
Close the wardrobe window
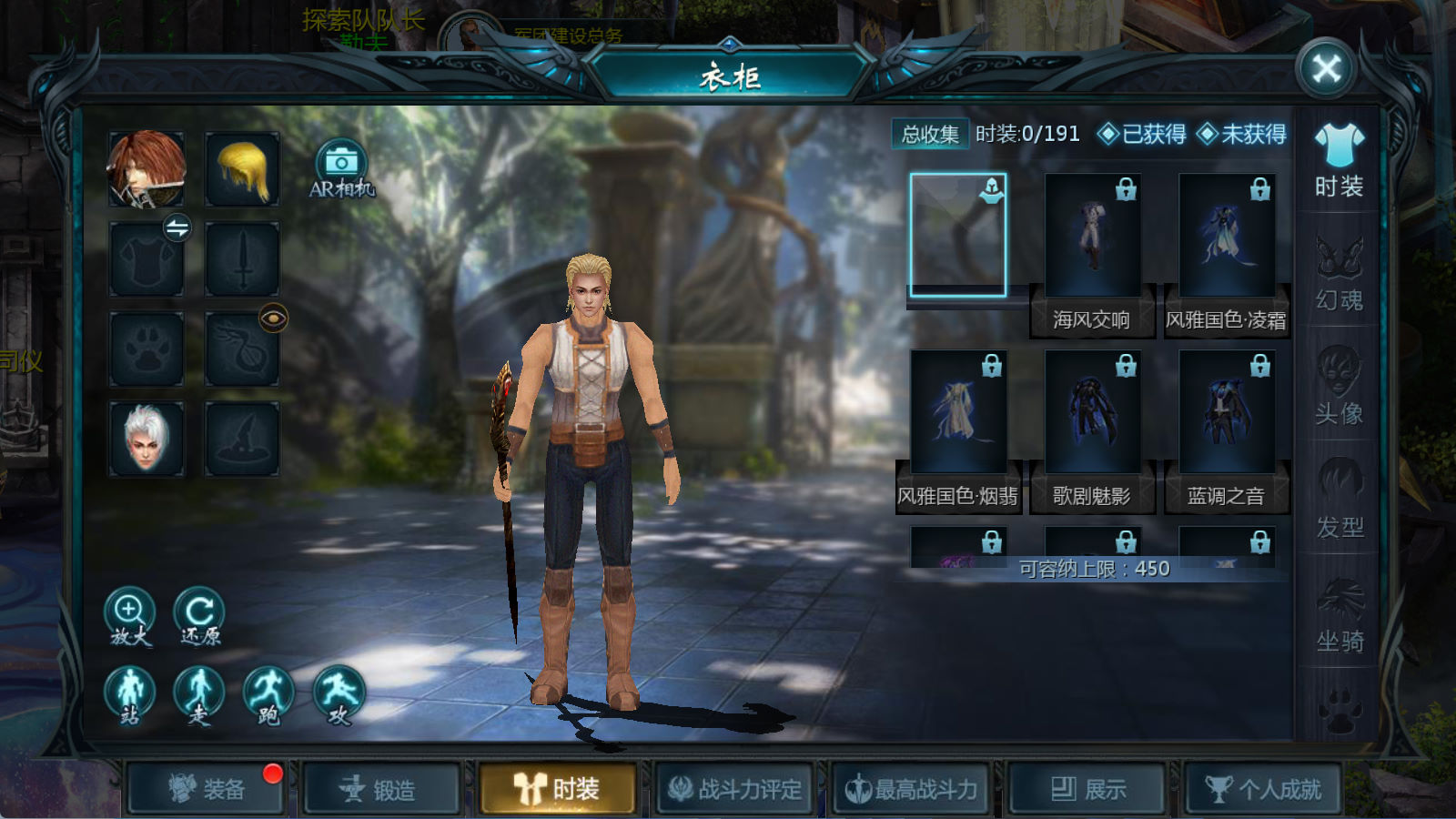click(1326, 68)
